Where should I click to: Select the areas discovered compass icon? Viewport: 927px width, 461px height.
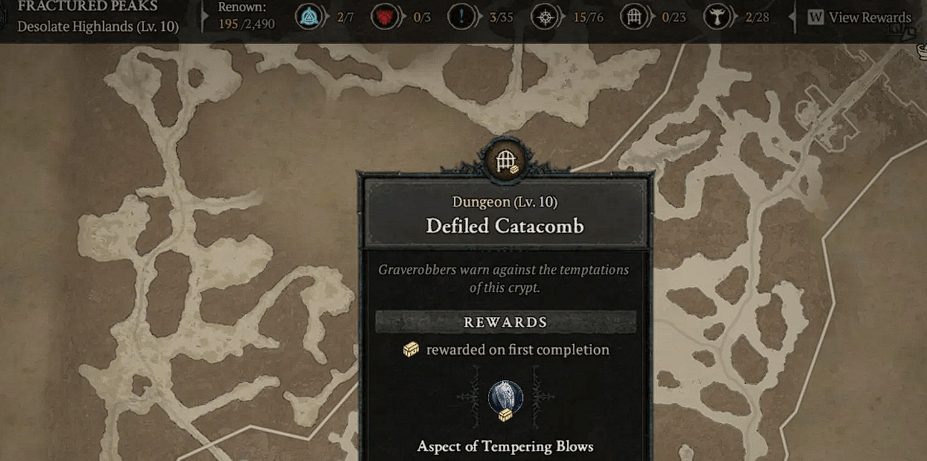(546, 17)
